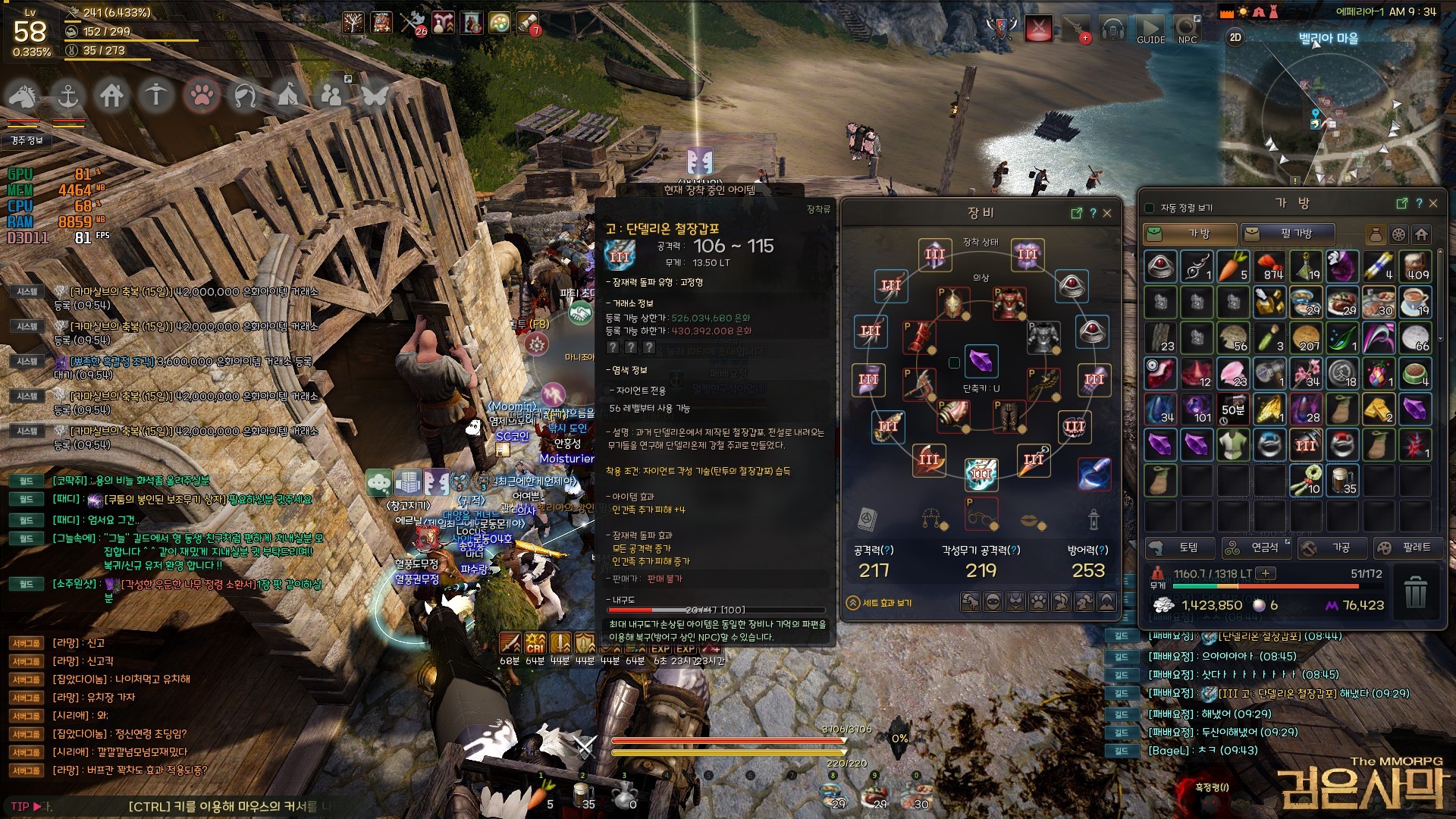
Task: Click the anchor ship icon
Action: [68, 96]
